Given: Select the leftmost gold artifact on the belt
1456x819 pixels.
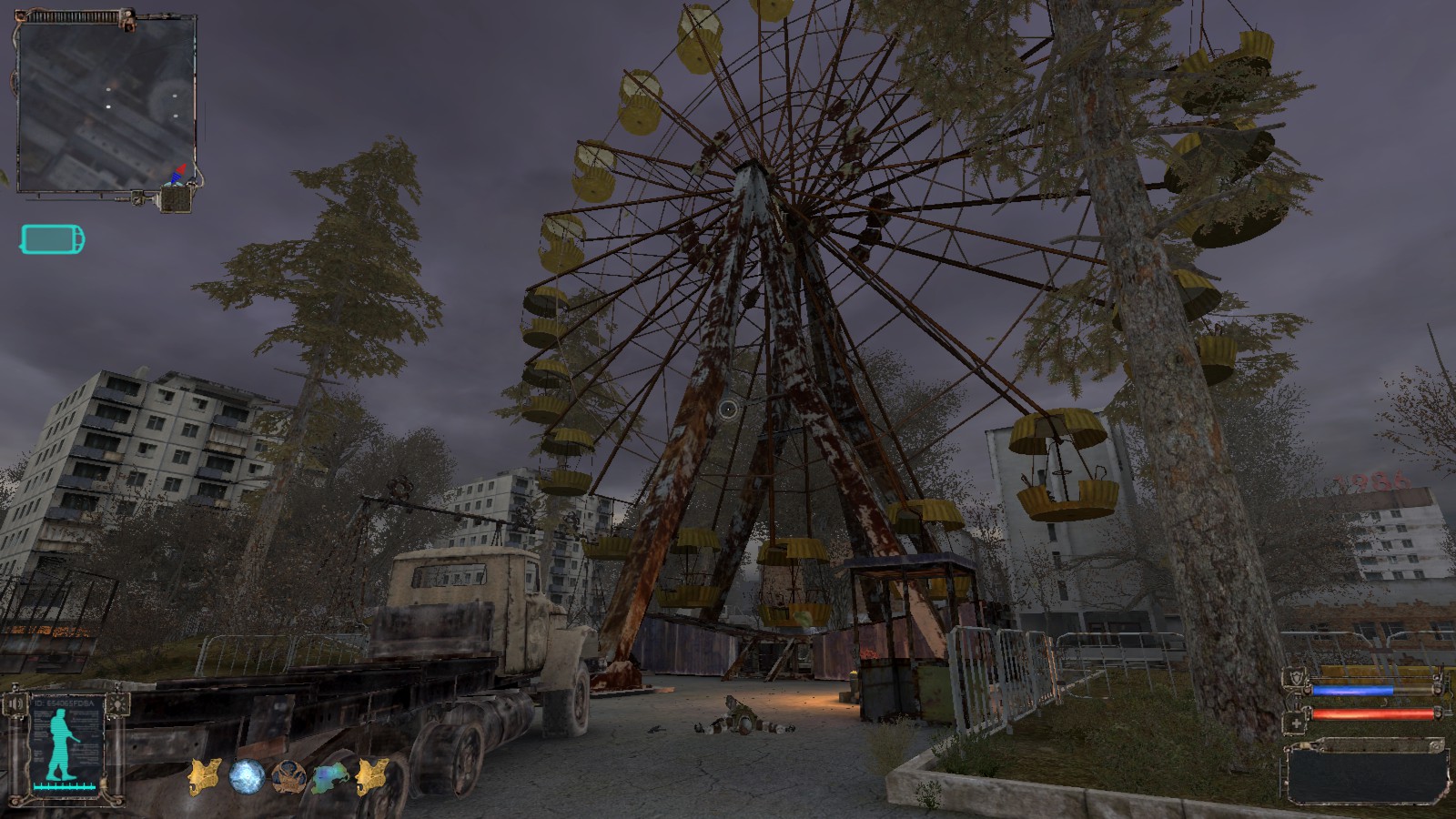Looking at the screenshot, I should point(205,775).
